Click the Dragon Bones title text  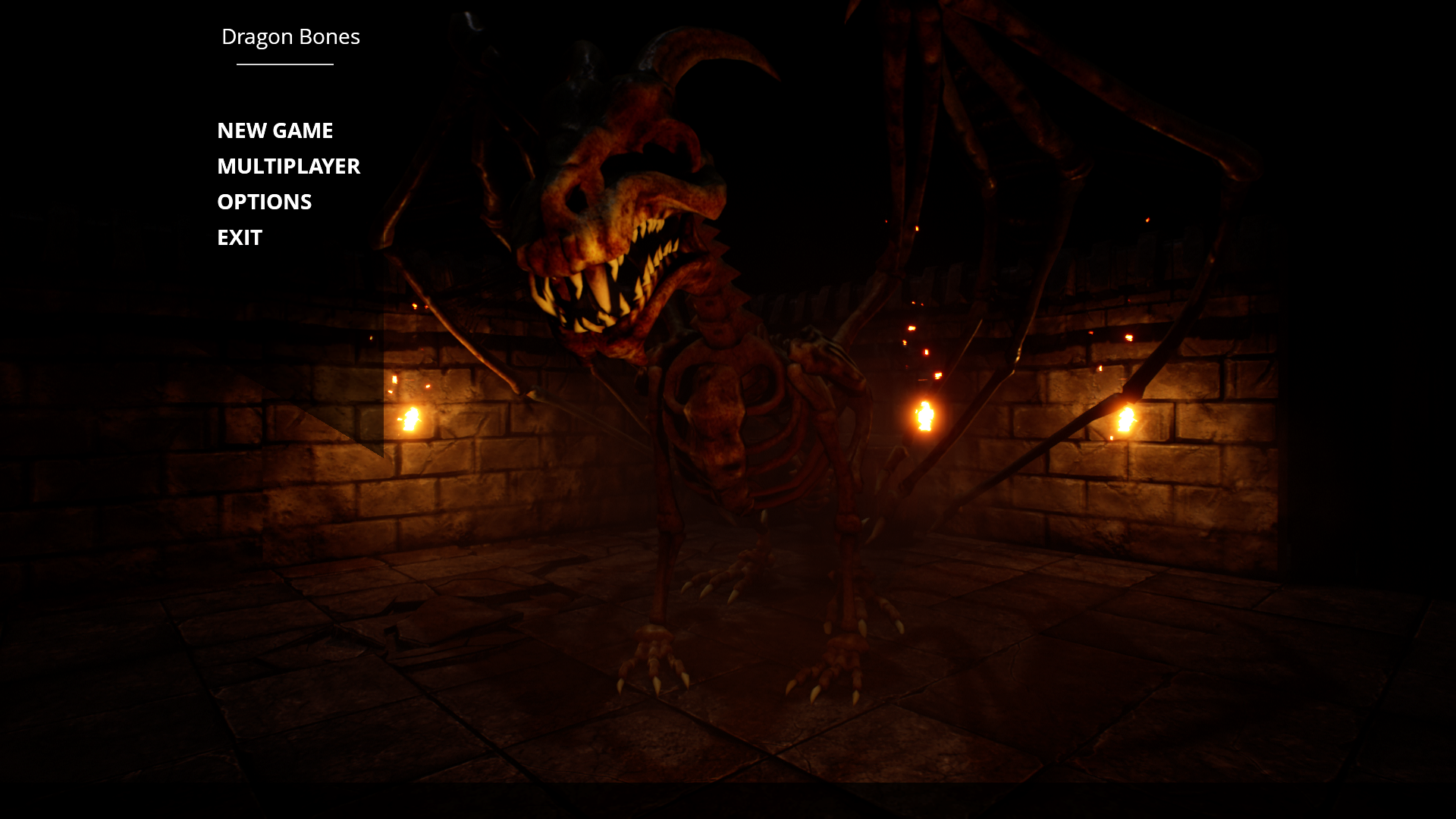(291, 36)
